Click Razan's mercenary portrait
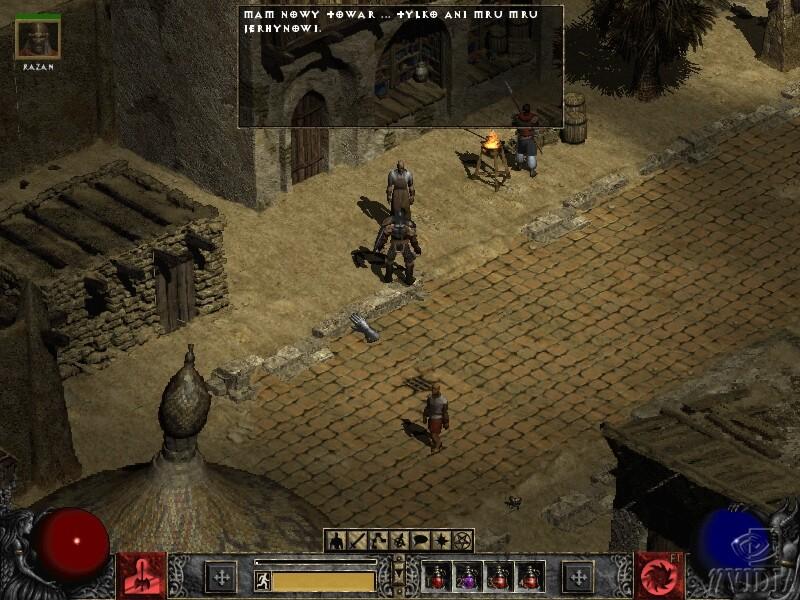The height and width of the screenshot is (600, 800). pyautogui.click(x=38, y=39)
